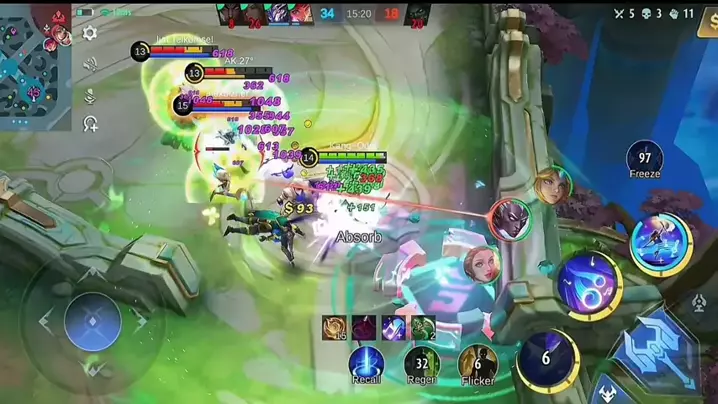Toggle the microphone voice chat icon
The height and width of the screenshot is (404, 718).
pyautogui.click(x=90, y=96)
